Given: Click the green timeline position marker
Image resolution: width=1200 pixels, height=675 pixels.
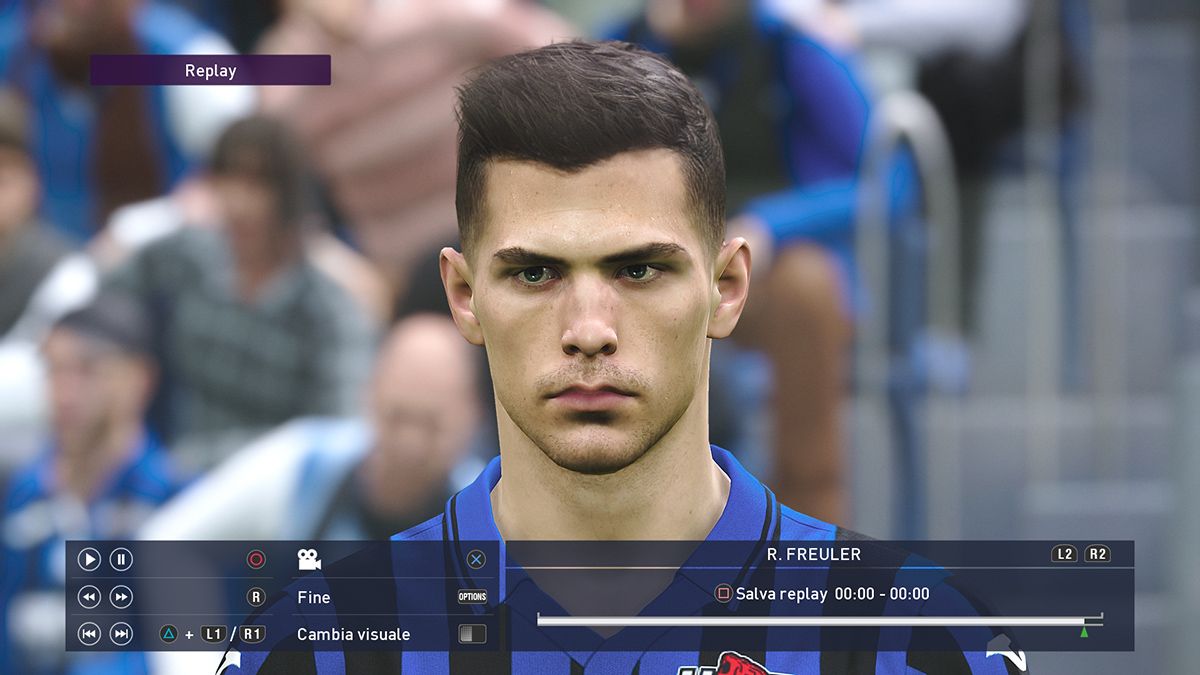Looking at the screenshot, I should 1084,632.
